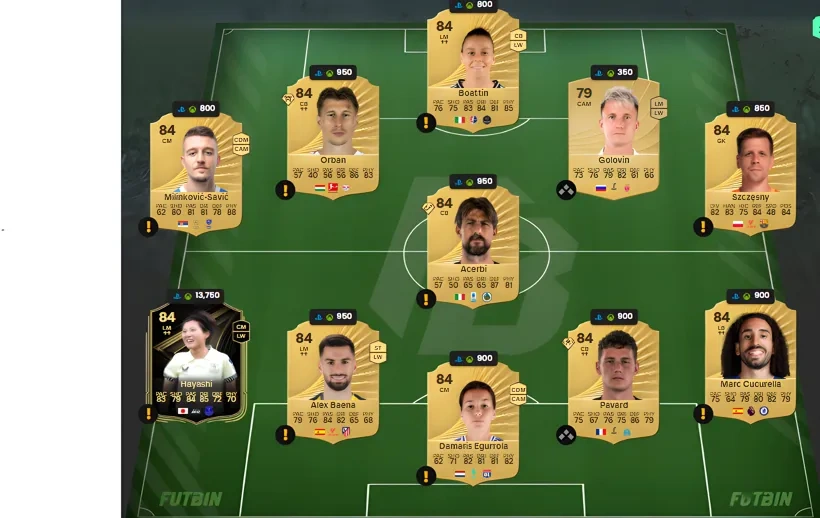Image resolution: width=820 pixels, height=518 pixels.
Task: Click the warning icon beside Boattin
Action: tap(426, 123)
